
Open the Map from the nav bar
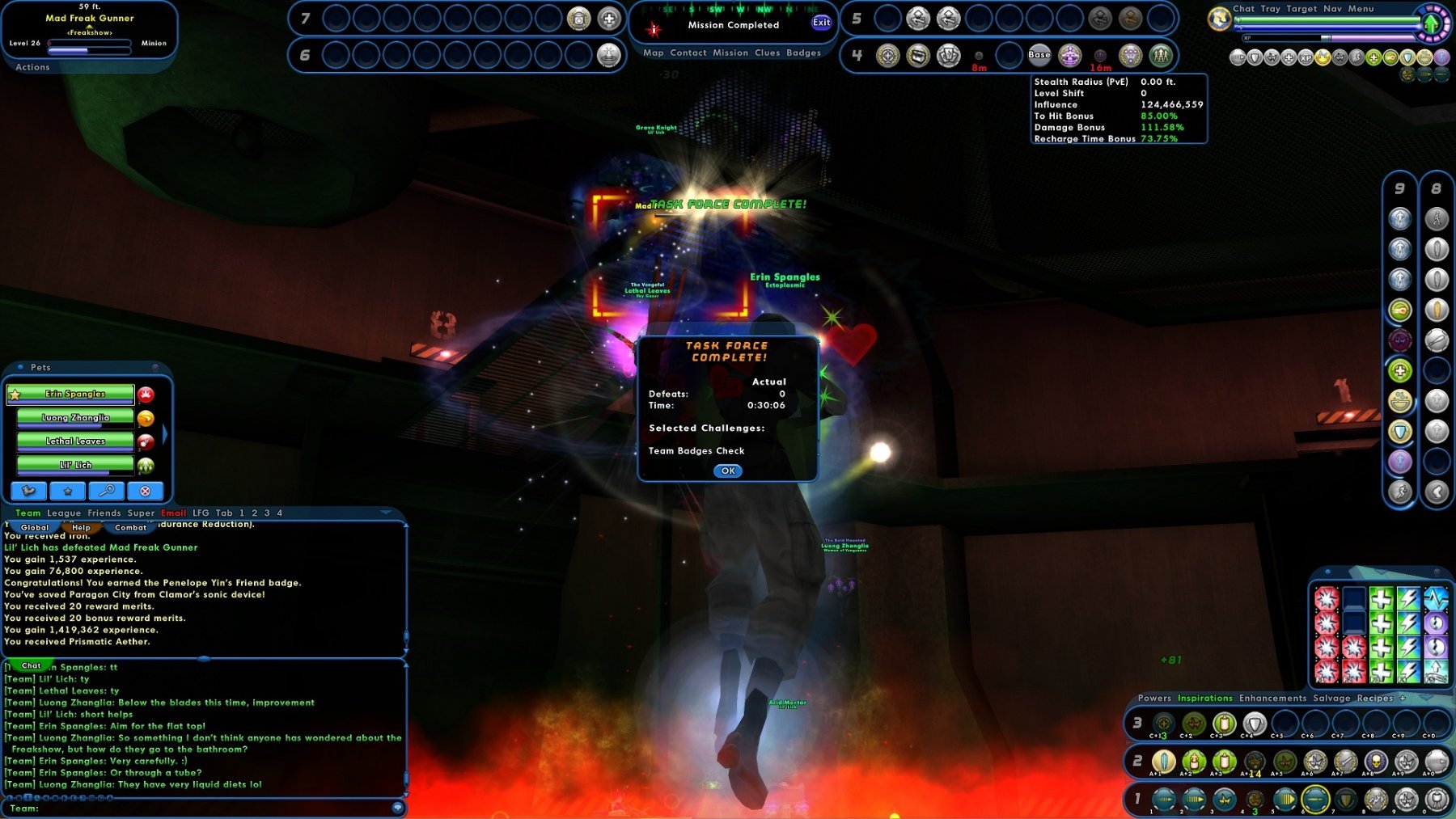[x=654, y=53]
